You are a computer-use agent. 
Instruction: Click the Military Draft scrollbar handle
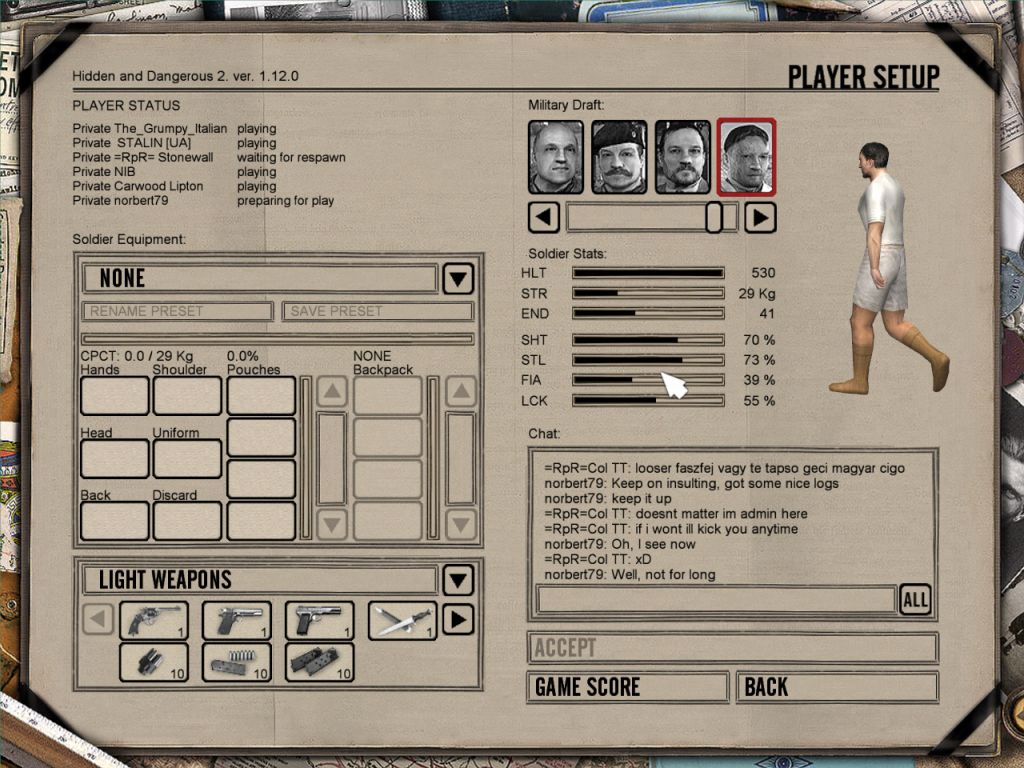point(714,217)
